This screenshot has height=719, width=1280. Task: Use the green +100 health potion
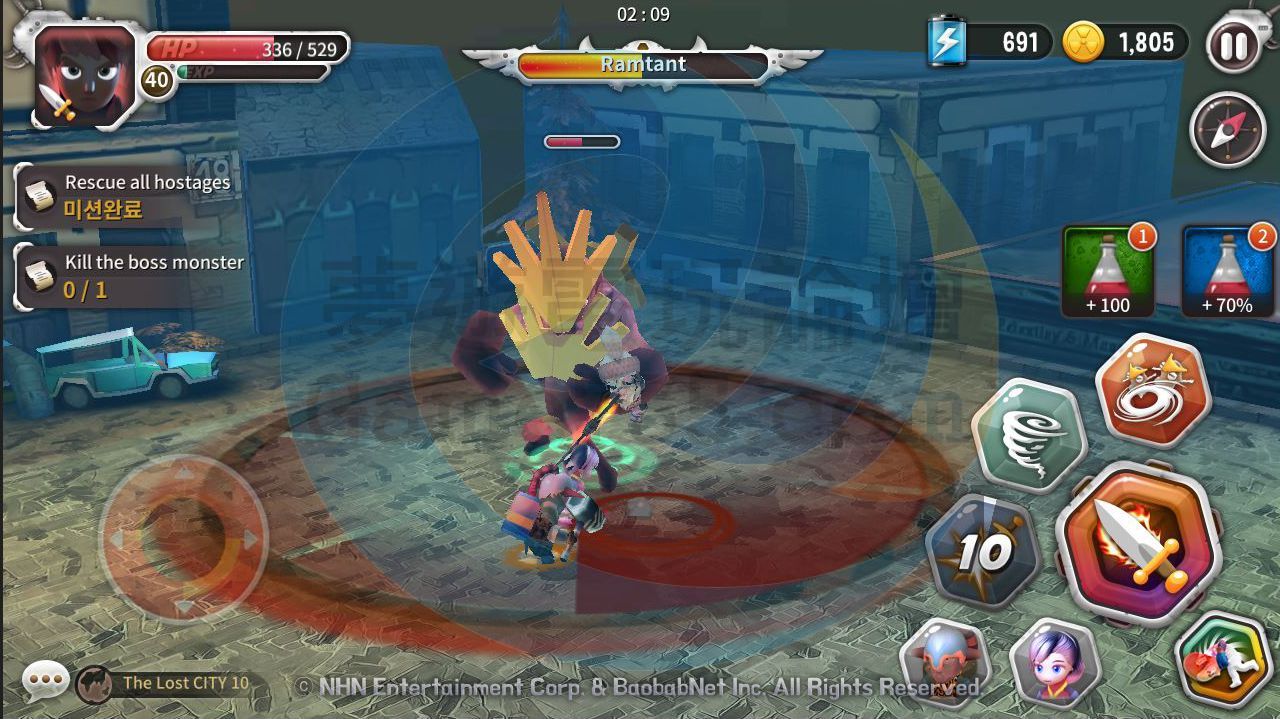coord(1108,271)
